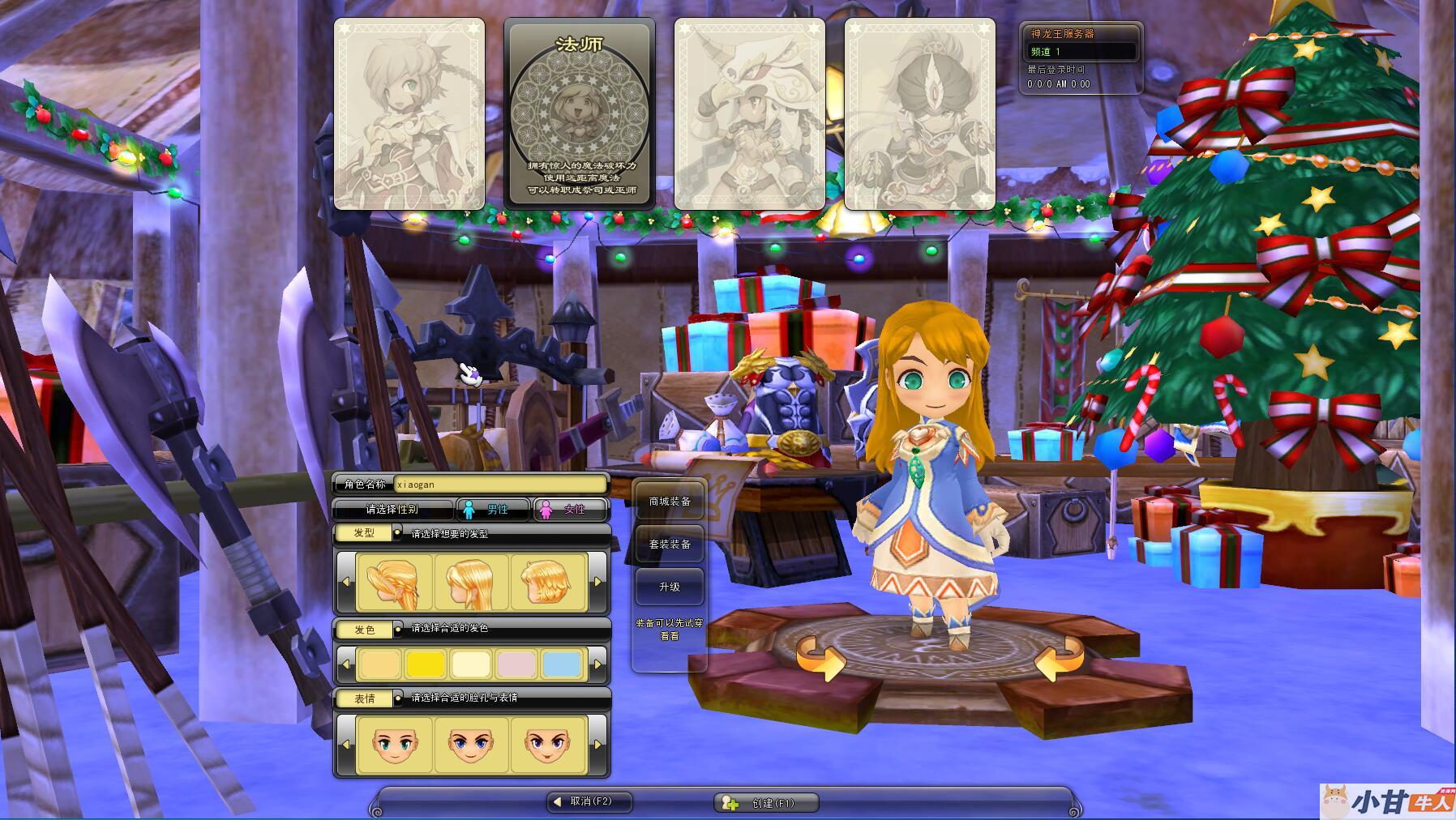Select the turban-wearing character class card
1456x820 pixels.
919,113
